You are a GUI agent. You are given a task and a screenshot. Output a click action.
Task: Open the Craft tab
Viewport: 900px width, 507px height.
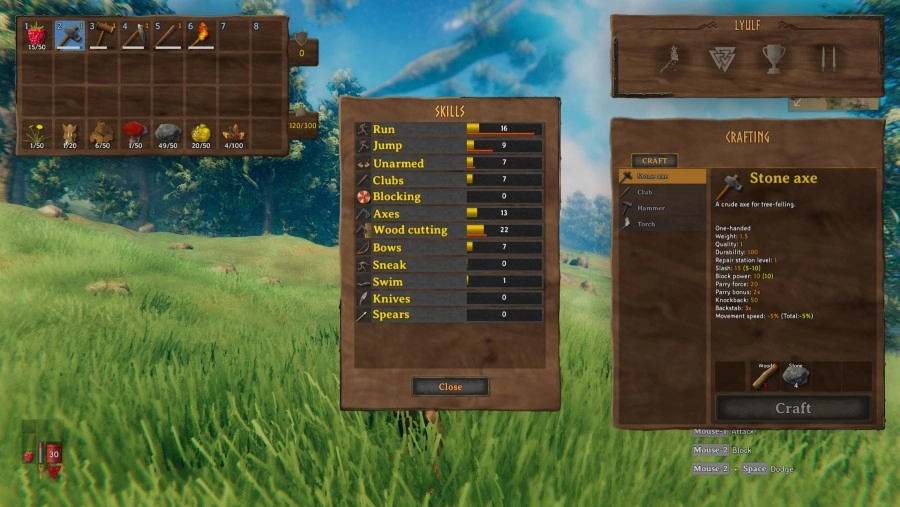pos(654,160)
